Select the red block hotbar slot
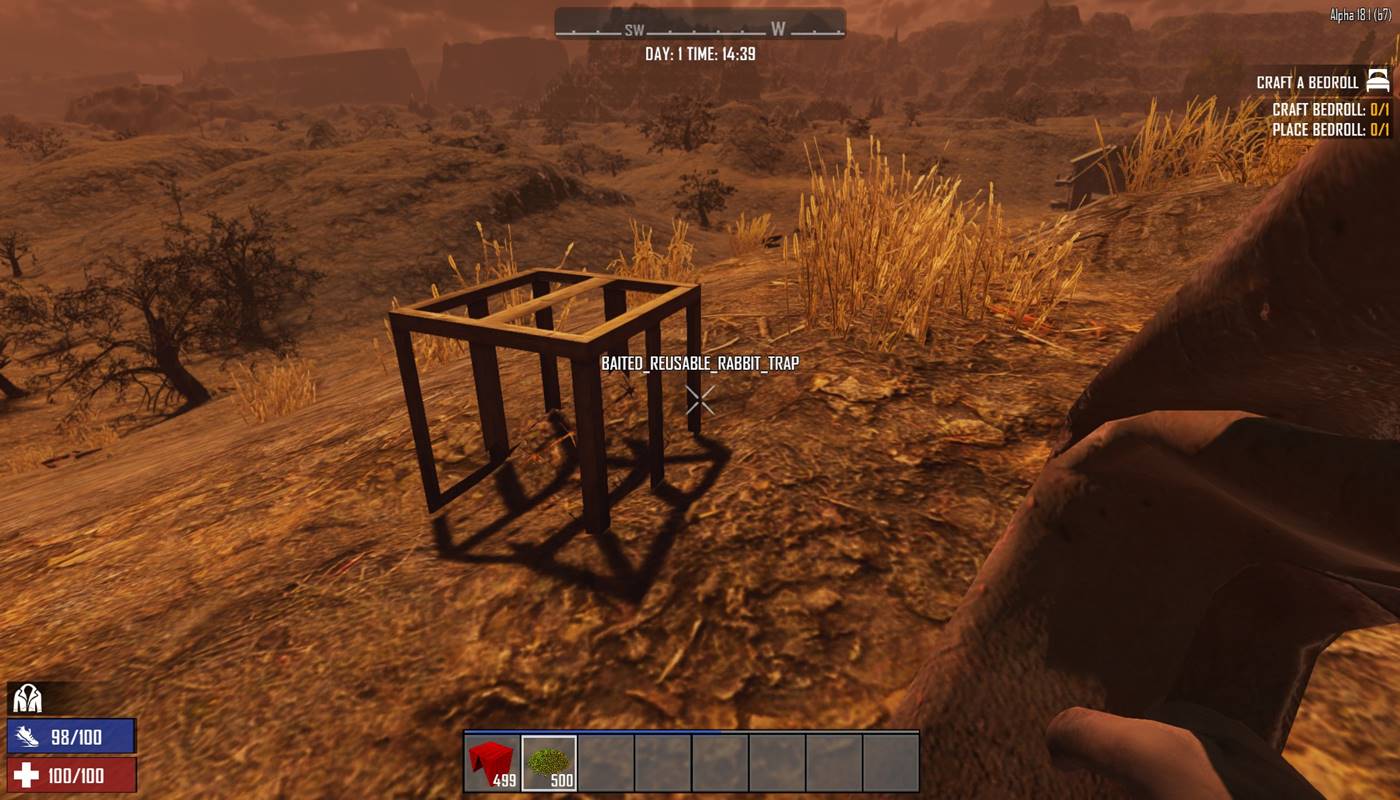The height and width of the screenshot is (800, 1400). point(492,763)
